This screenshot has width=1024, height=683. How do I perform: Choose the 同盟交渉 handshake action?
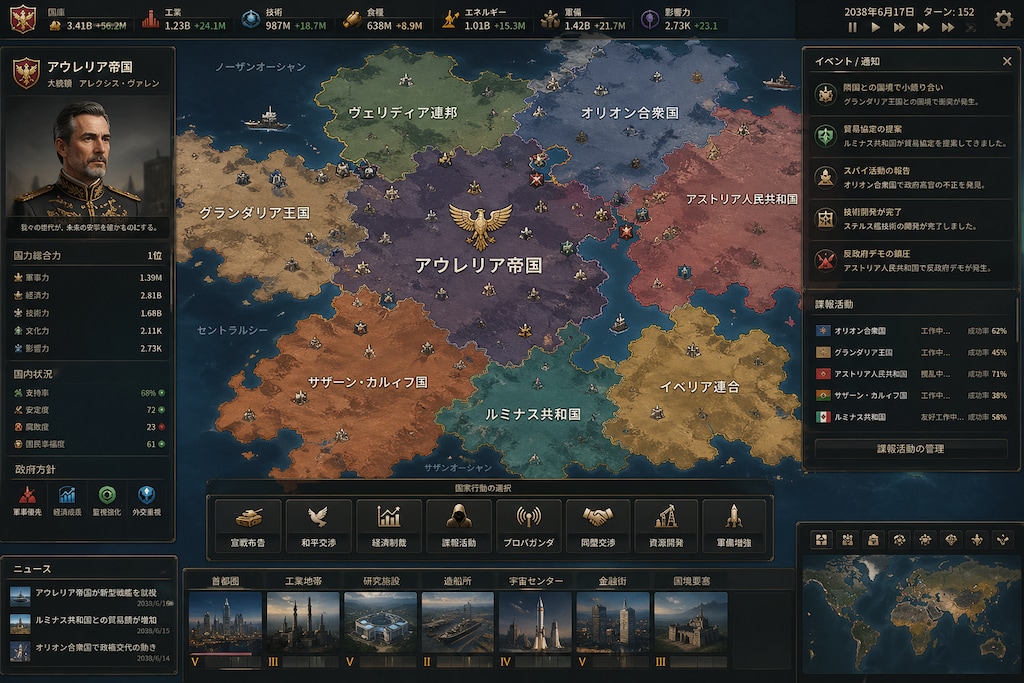pyautogui.click(x=598, y=527)
